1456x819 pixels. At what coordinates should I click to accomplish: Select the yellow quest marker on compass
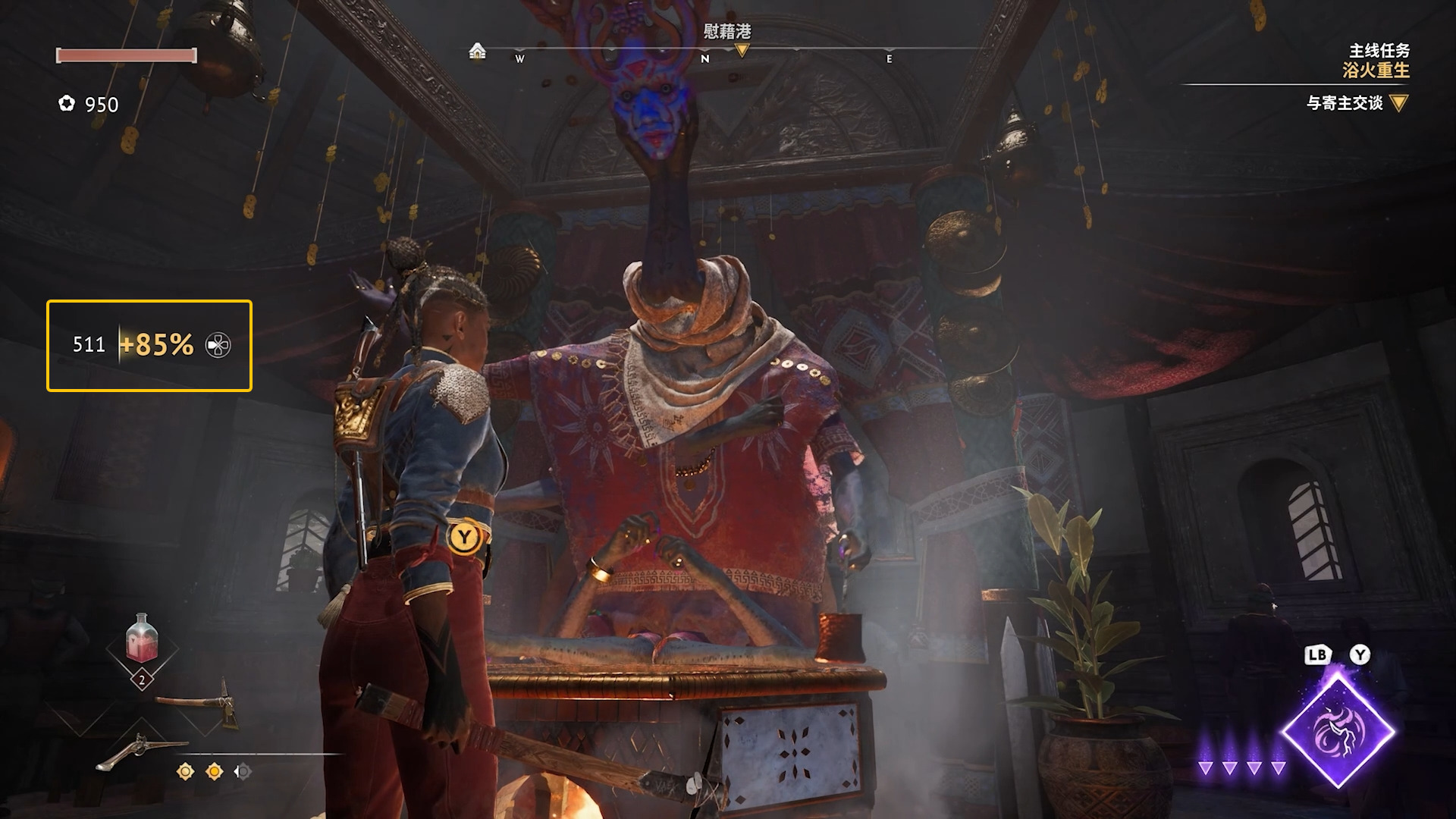coord(742,51)
